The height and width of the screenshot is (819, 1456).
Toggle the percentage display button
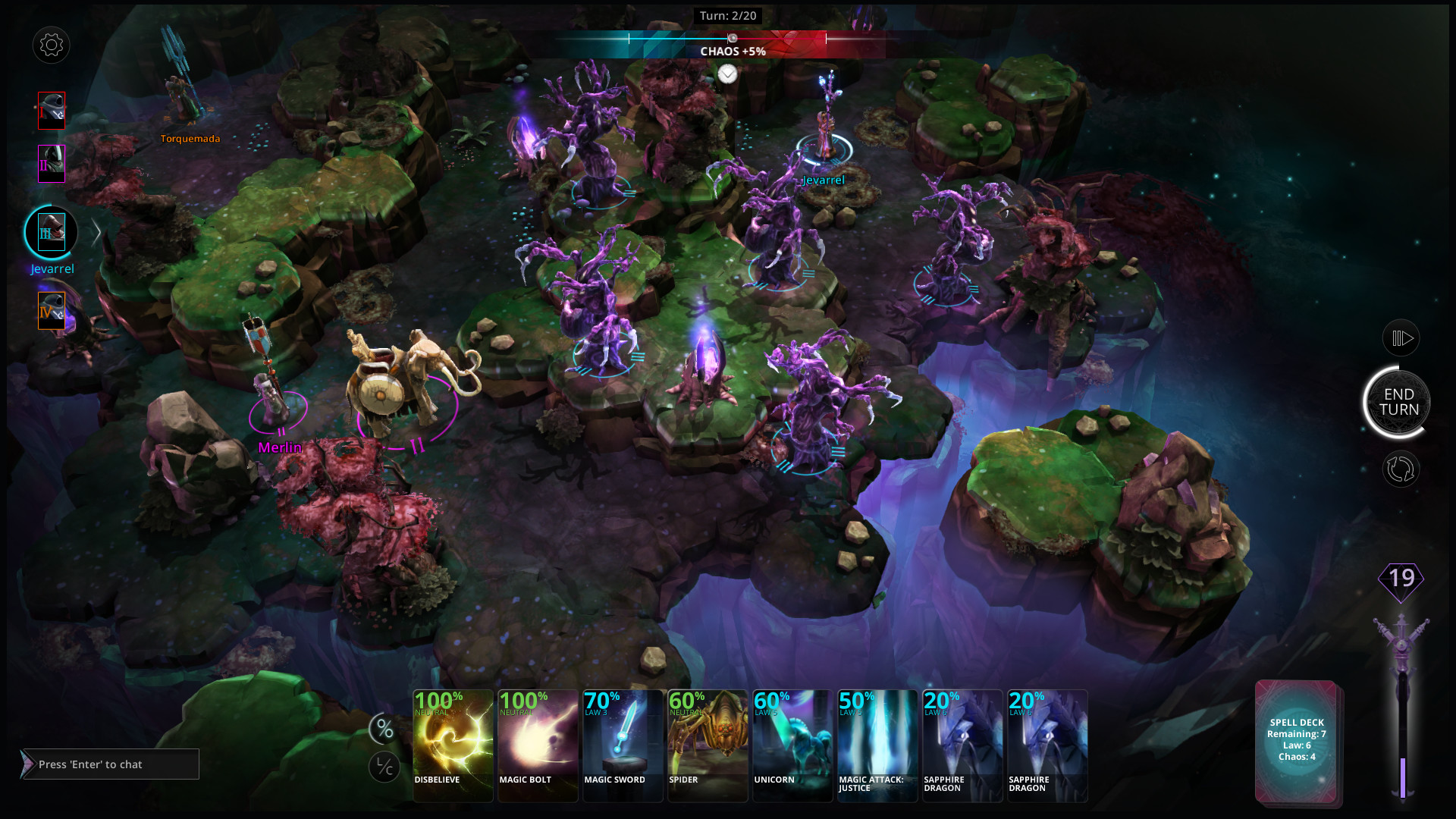(384, 730)
